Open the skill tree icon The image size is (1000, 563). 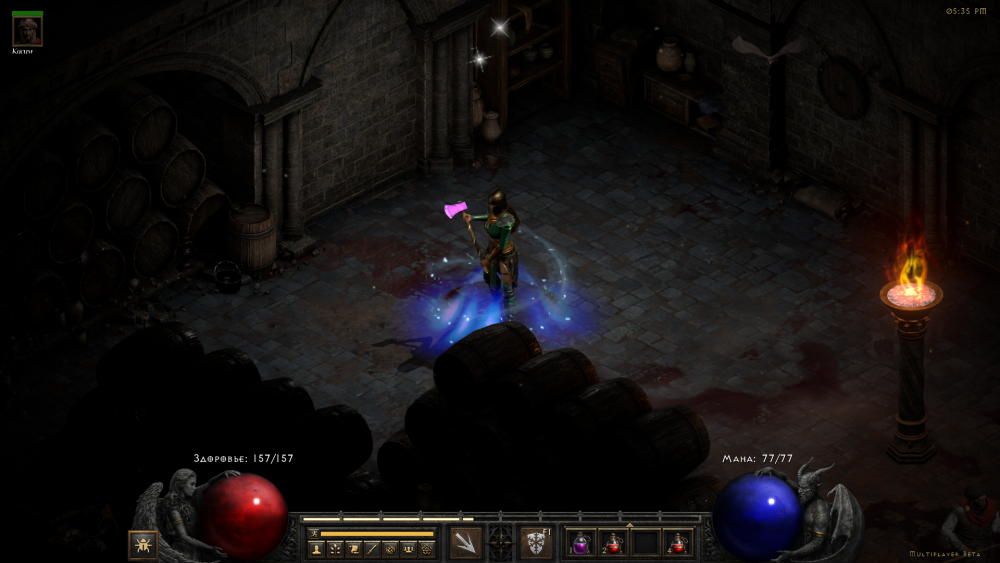click(x=335, y=549)
